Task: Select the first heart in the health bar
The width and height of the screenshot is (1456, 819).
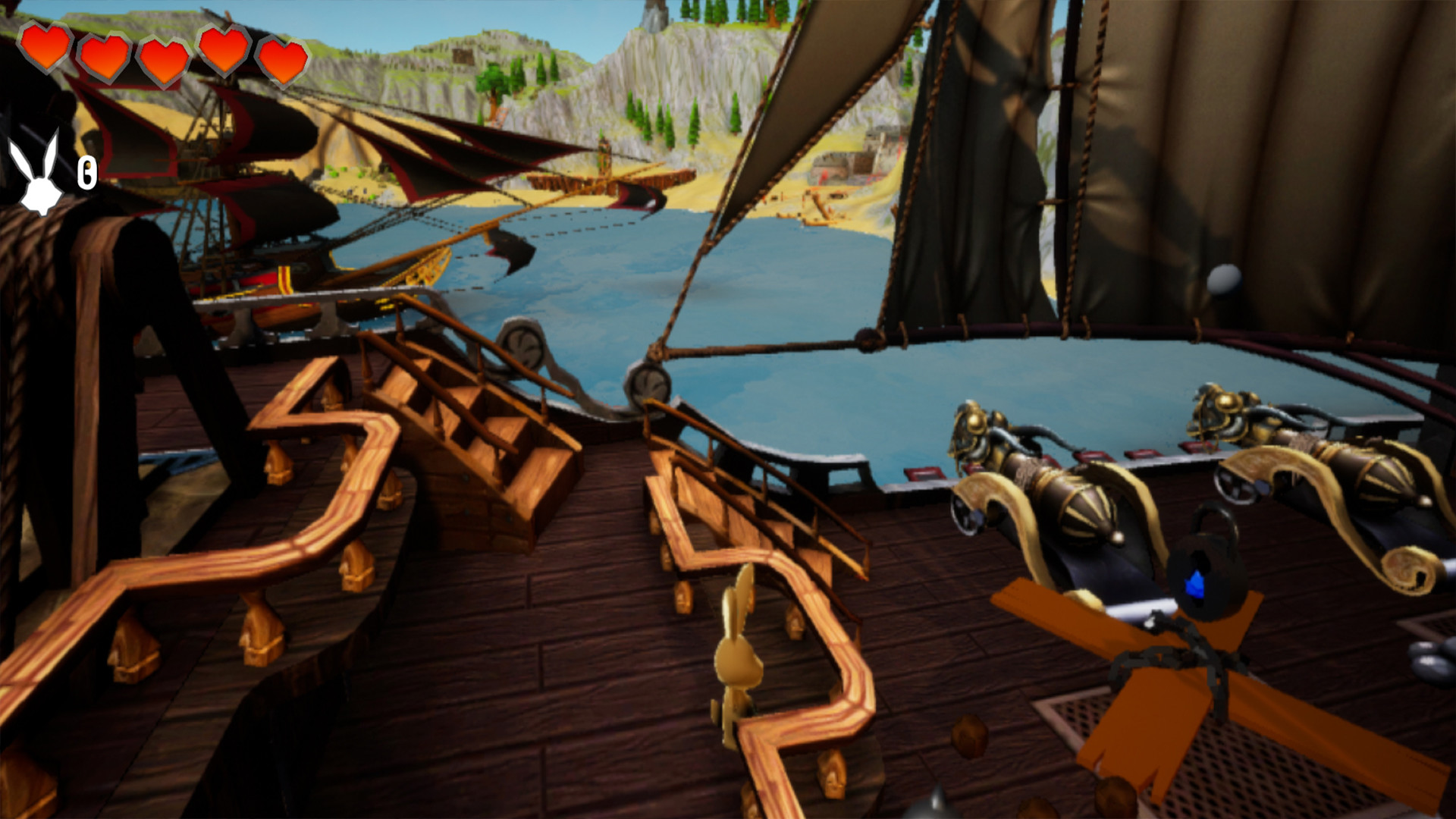Action: coord(47,53)
